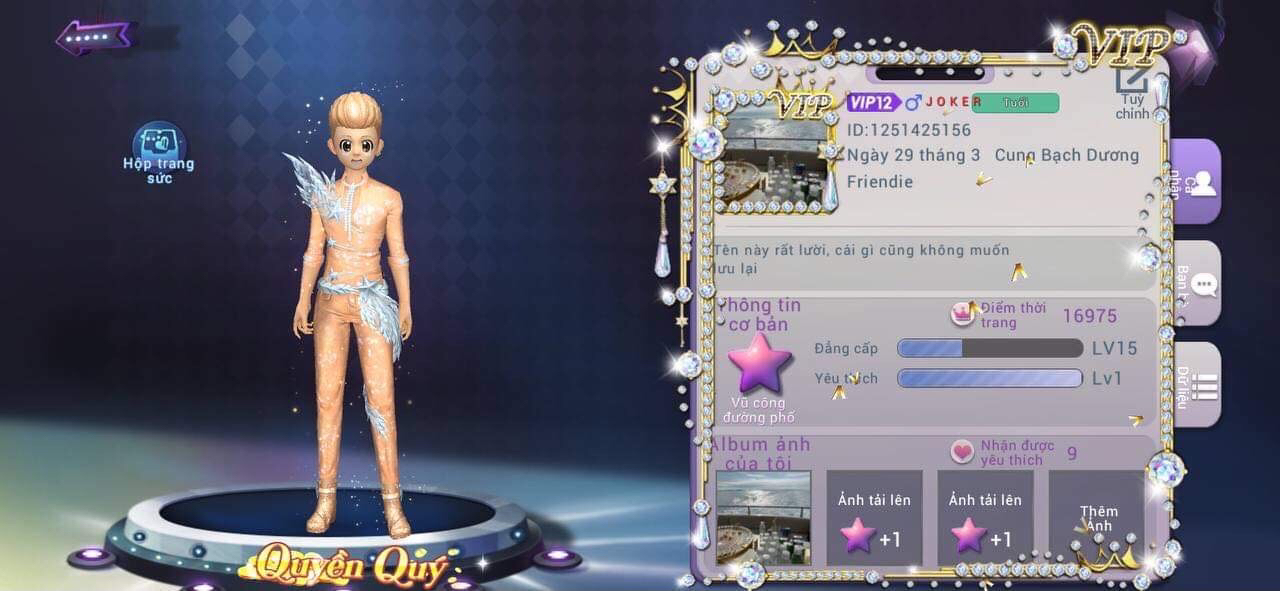
Task: Open the Dữ liệu data tab
Action: (x=1197, y=385)
